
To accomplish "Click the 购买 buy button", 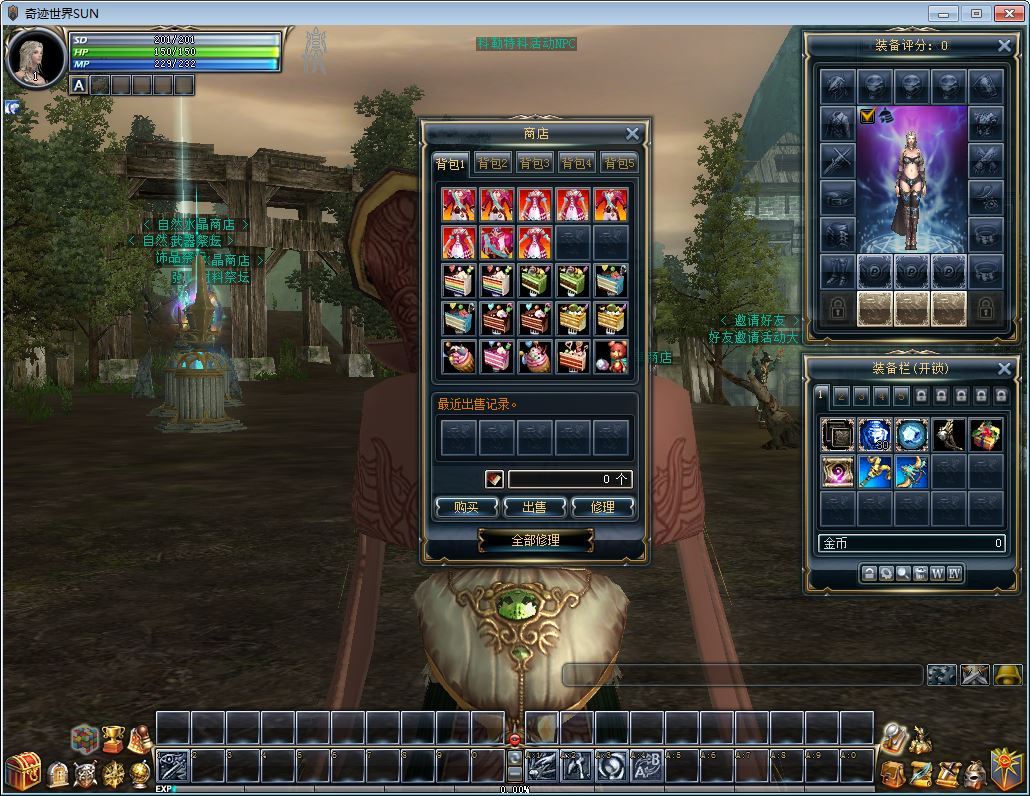I will pos(467,508).
